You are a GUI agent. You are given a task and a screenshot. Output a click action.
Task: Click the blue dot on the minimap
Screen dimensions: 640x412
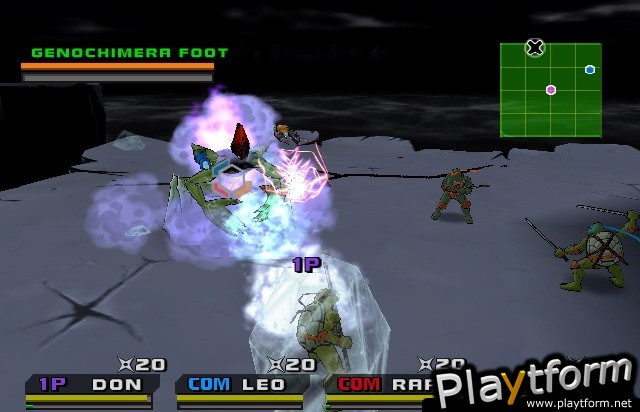pos(590,69)
